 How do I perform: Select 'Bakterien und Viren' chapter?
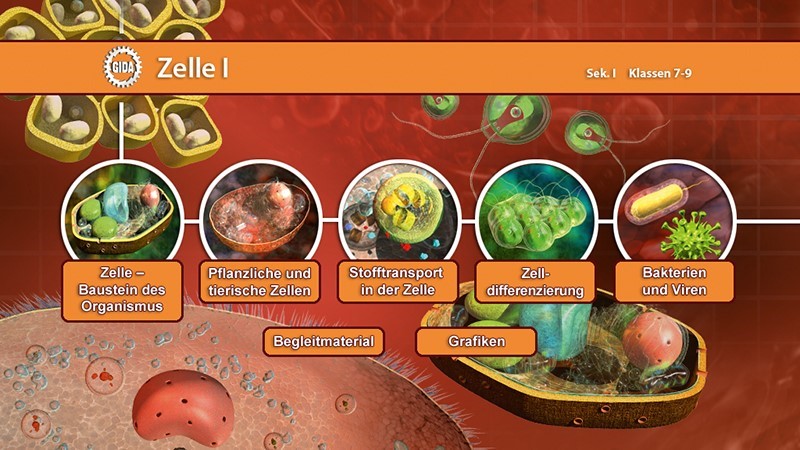tap(674, 281)
